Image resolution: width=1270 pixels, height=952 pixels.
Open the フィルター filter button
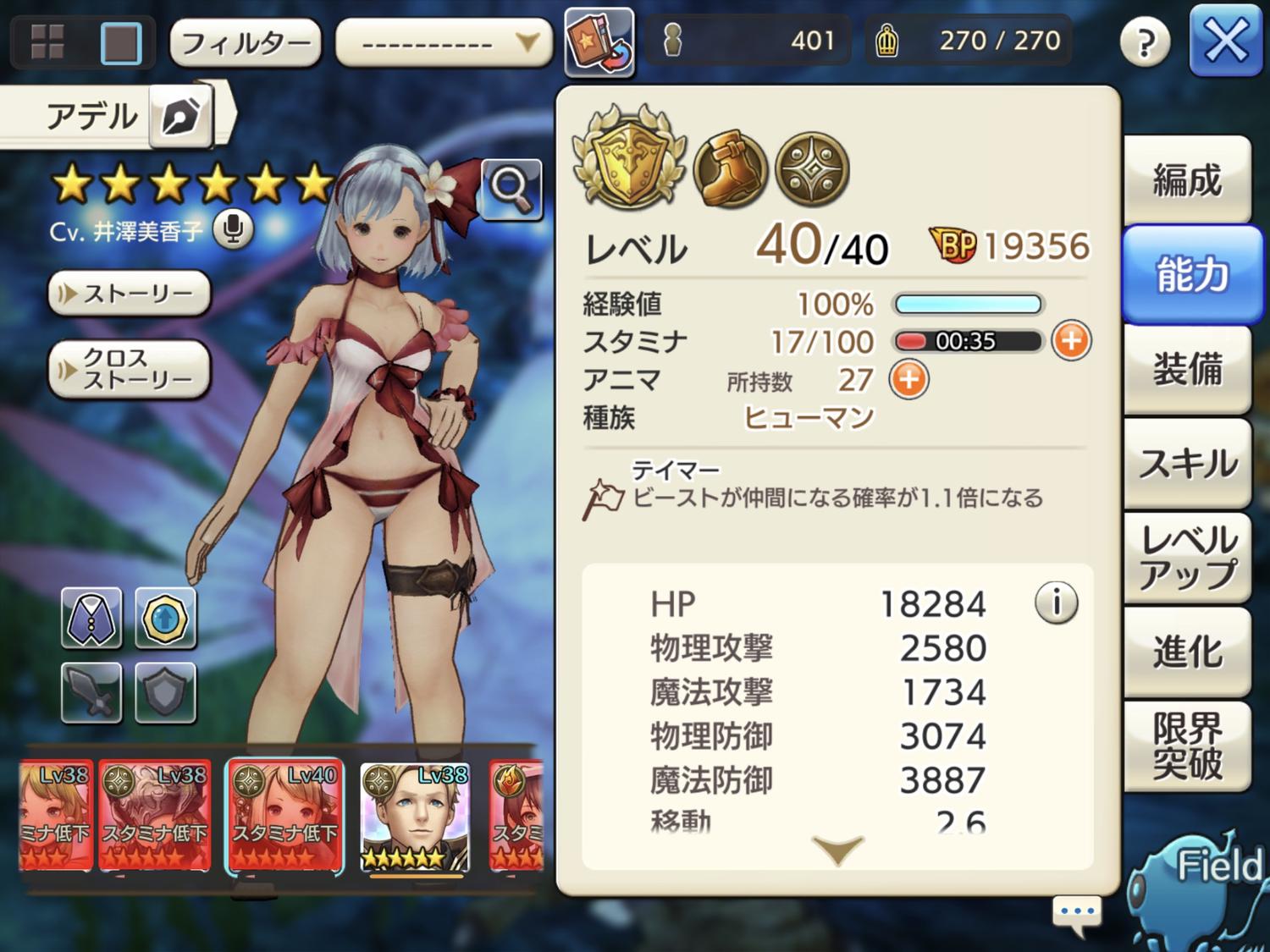click(246, 42)
